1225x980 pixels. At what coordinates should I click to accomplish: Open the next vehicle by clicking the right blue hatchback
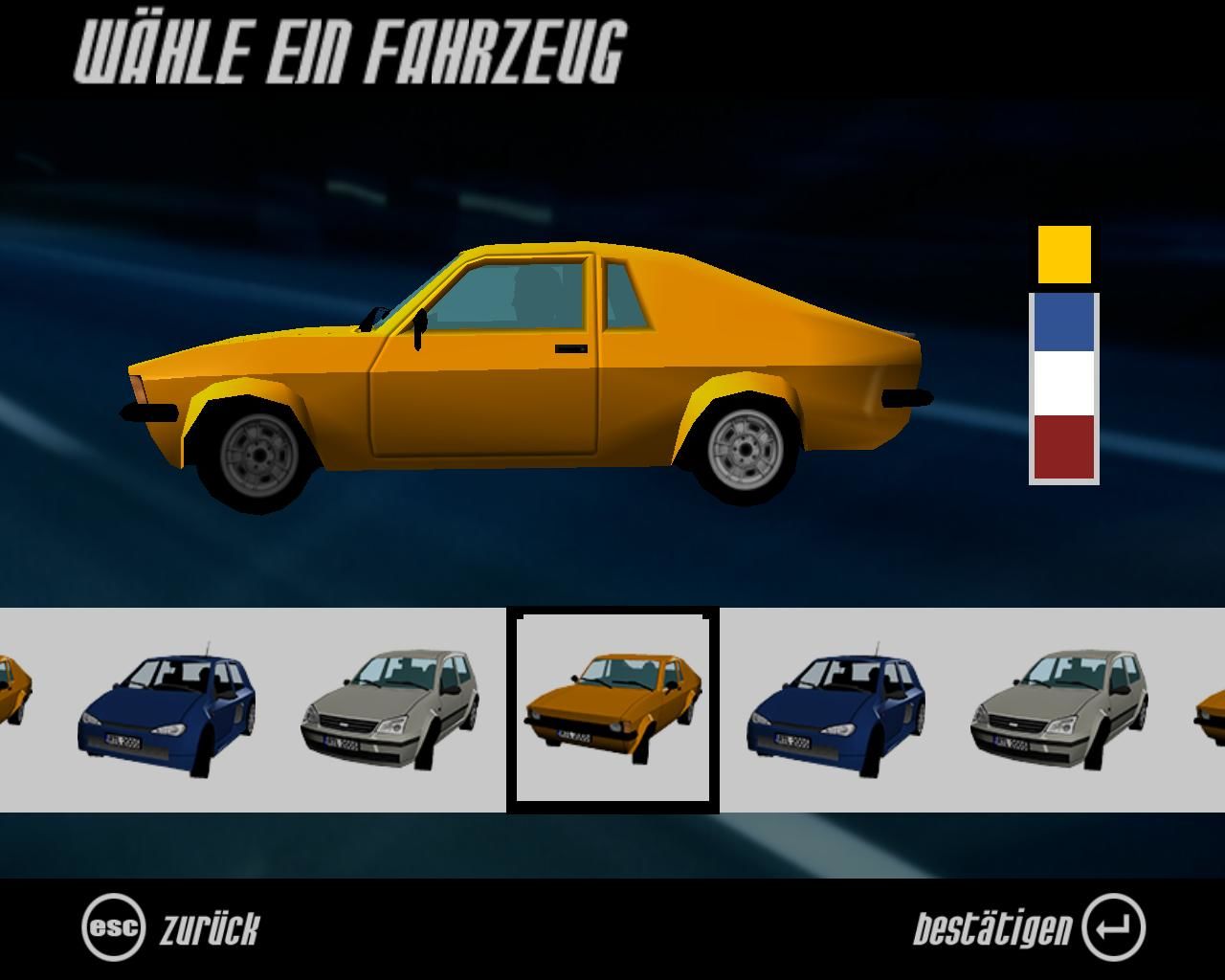click(x=837, y=713)
